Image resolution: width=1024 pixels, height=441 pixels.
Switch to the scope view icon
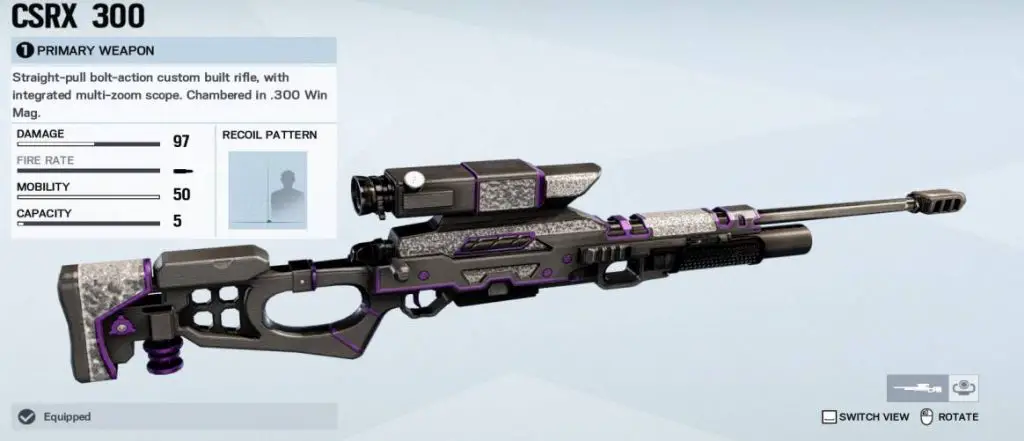point(963,388)
